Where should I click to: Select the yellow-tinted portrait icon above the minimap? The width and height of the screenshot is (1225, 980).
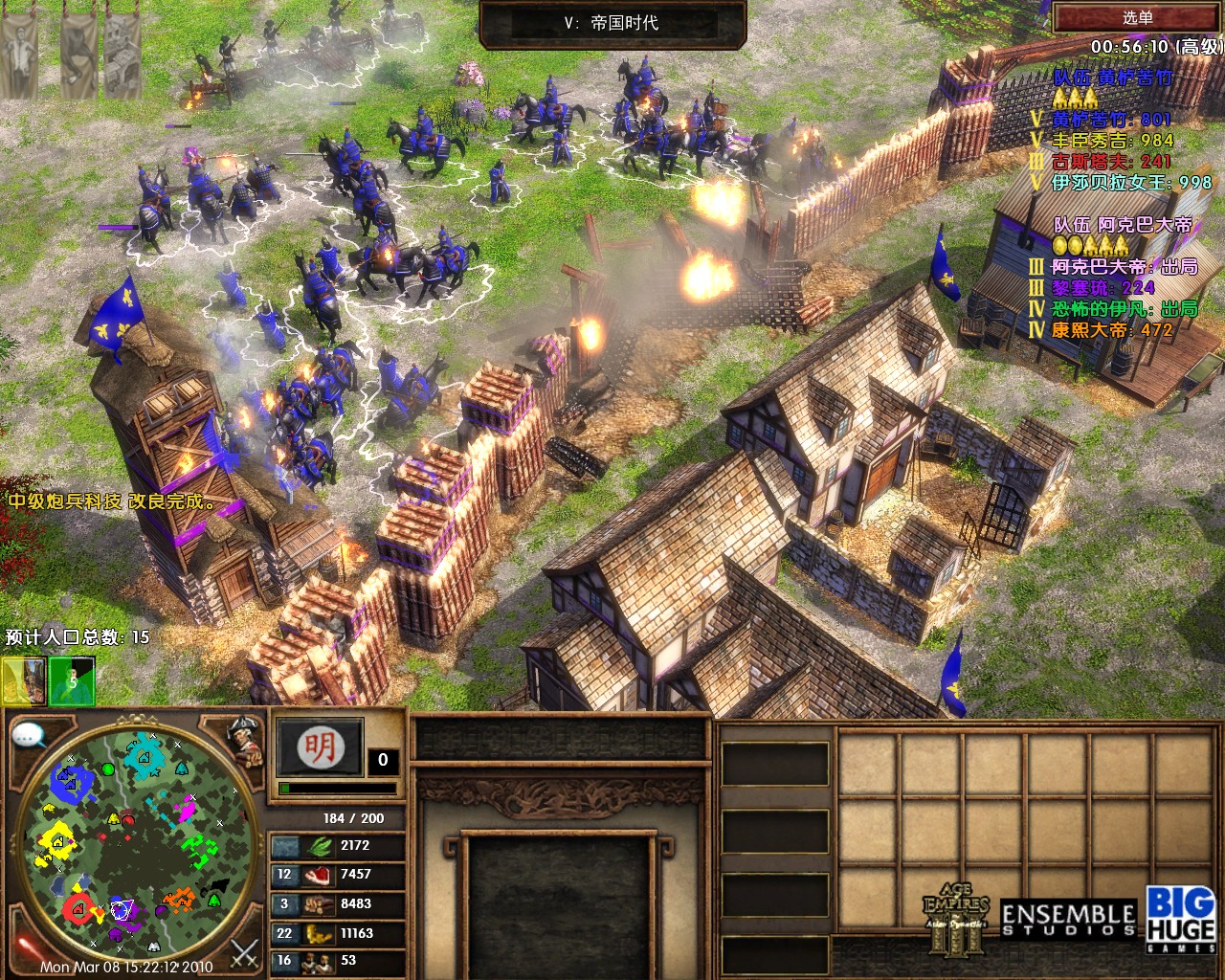[x=24, y=680]
